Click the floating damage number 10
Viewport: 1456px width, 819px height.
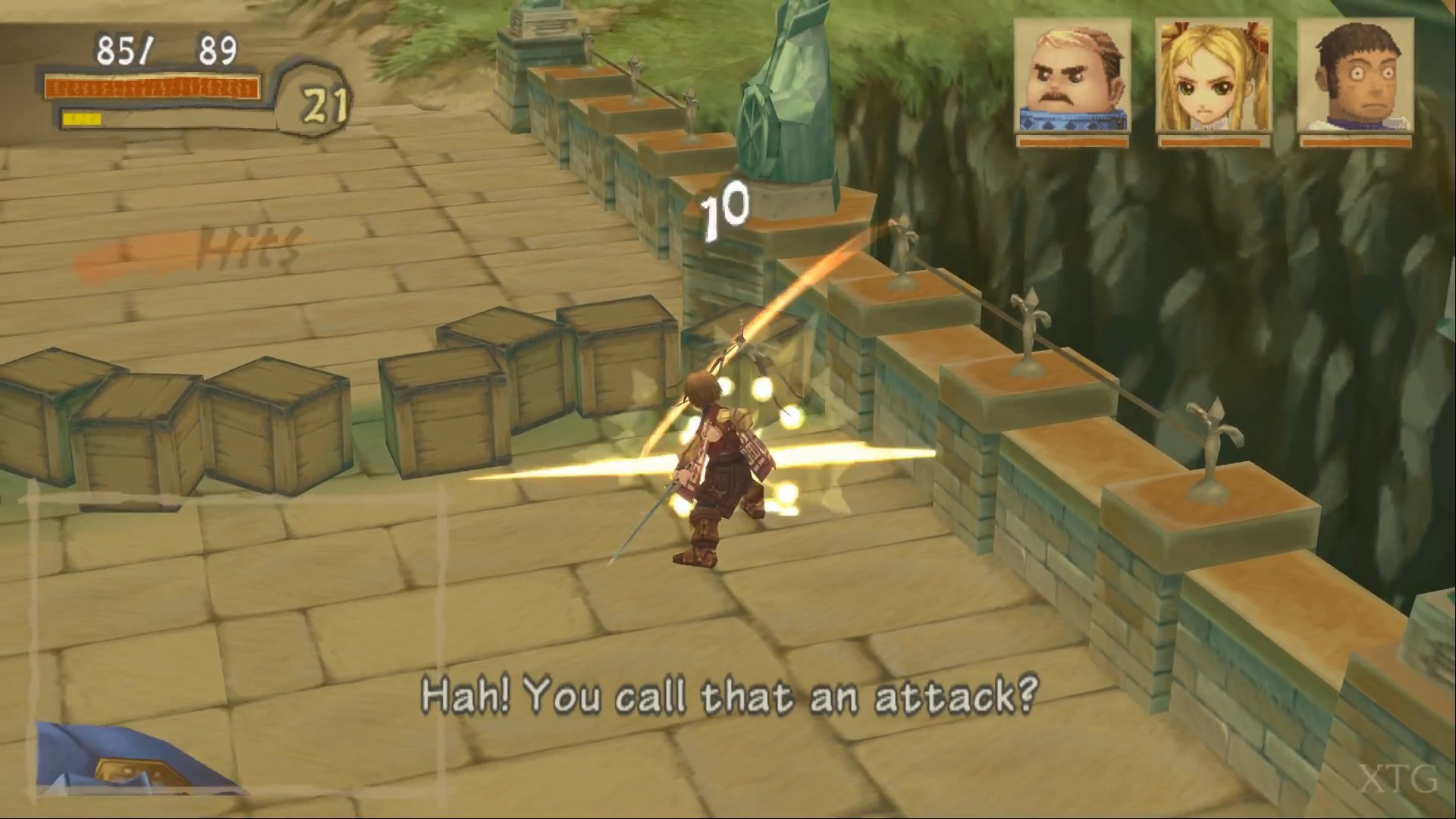722,212
